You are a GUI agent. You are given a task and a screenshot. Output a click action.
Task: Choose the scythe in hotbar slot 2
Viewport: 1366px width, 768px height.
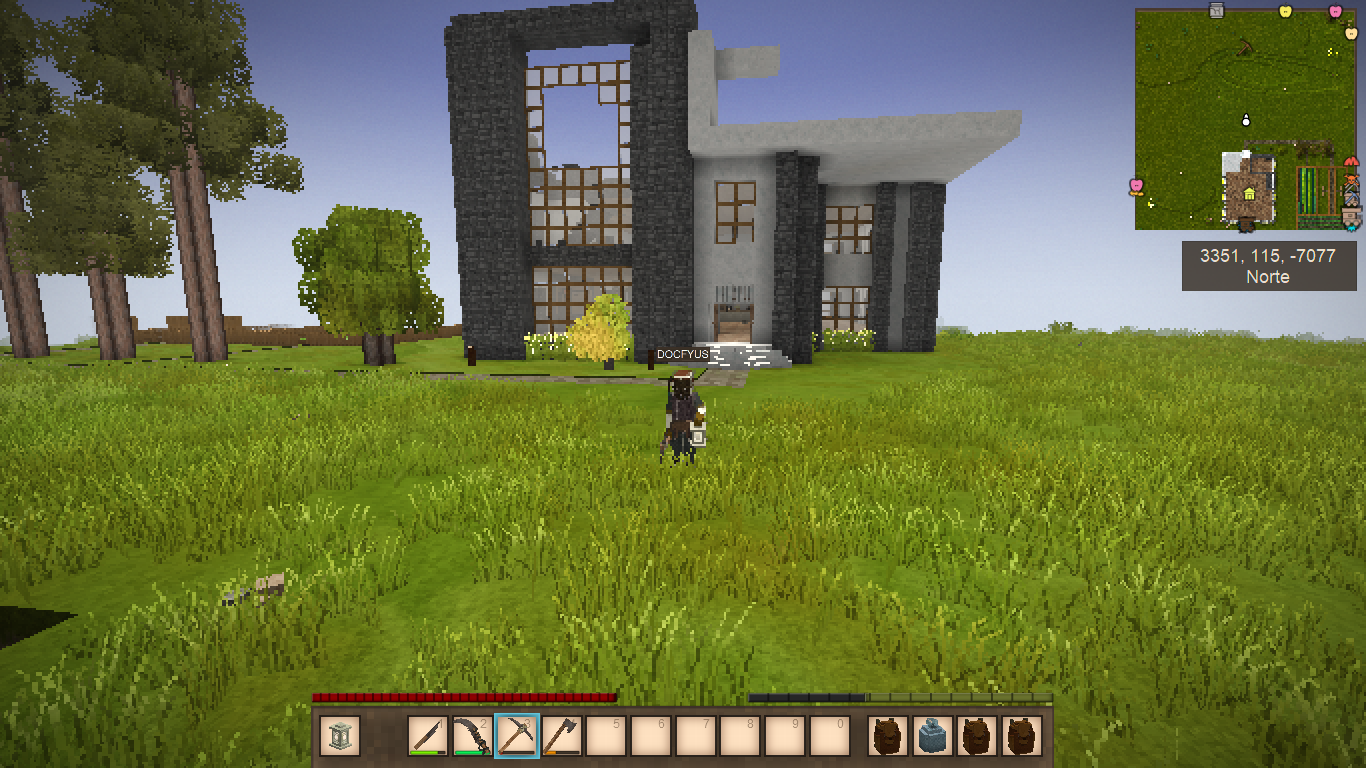pos(472,736)
